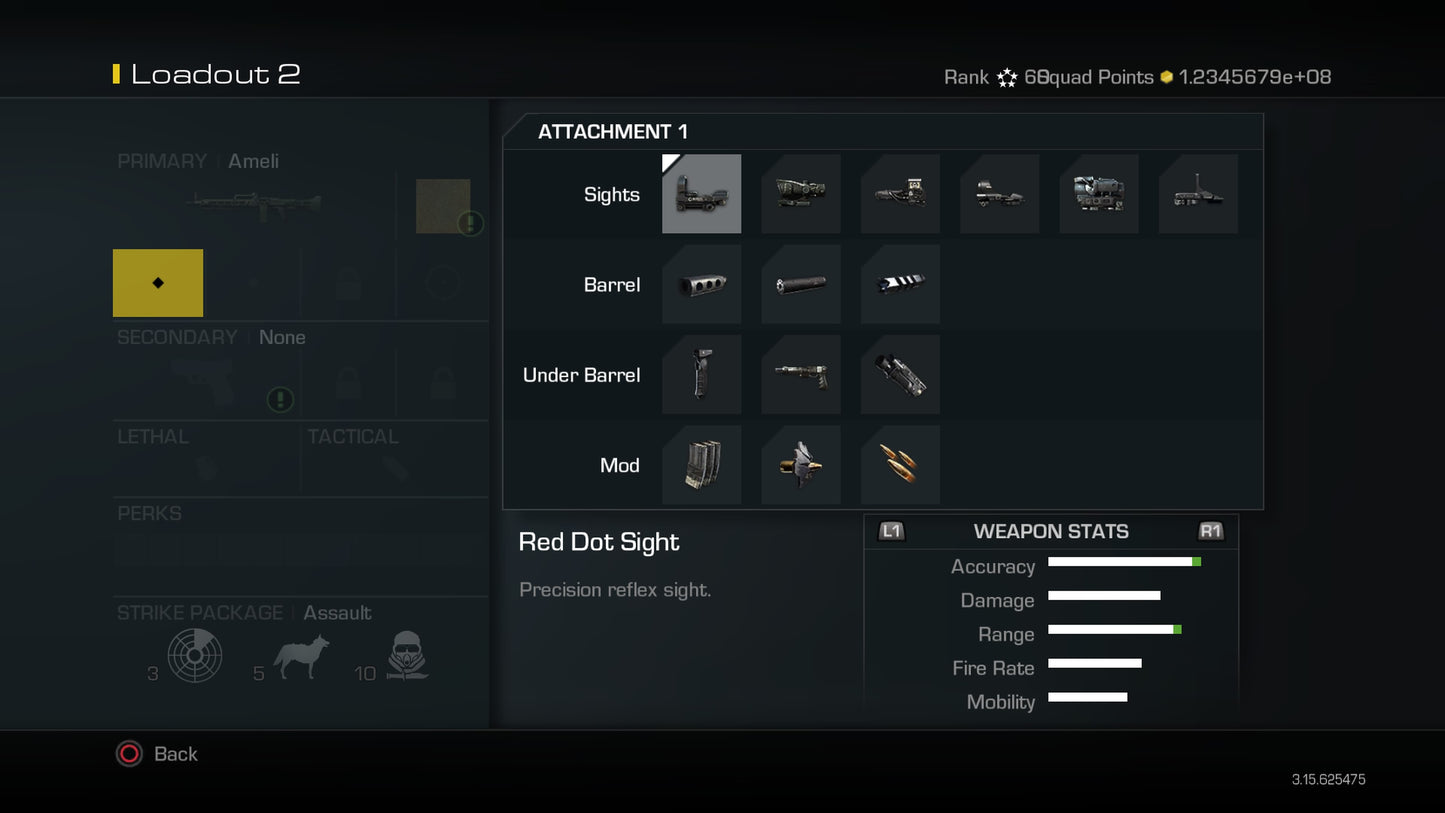Screen dimensions: 1445x813
Task: Switch weapon stats page using the L1 tab
Action: [x=891, y=531]
